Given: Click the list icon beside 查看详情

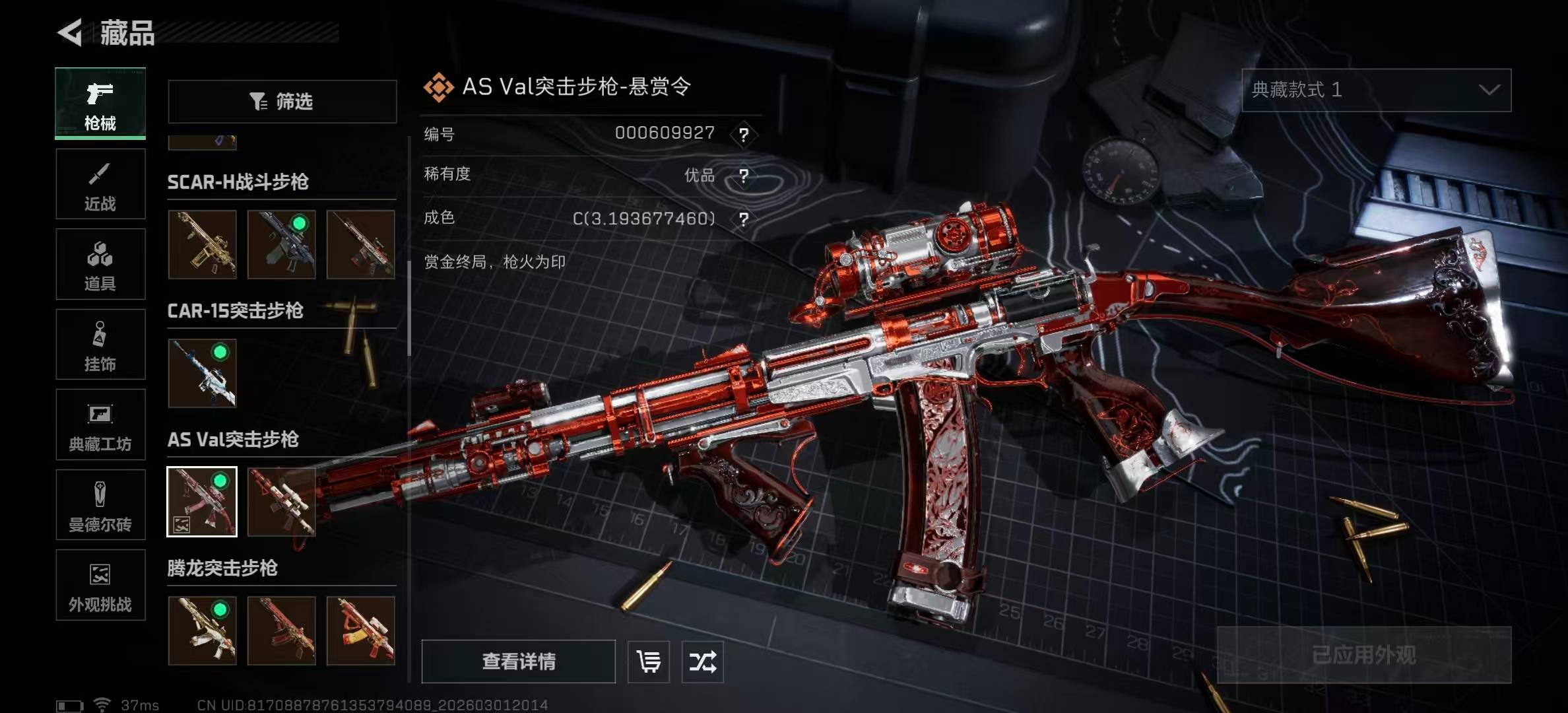Looking at the screenshot, I should click(648, 661).
